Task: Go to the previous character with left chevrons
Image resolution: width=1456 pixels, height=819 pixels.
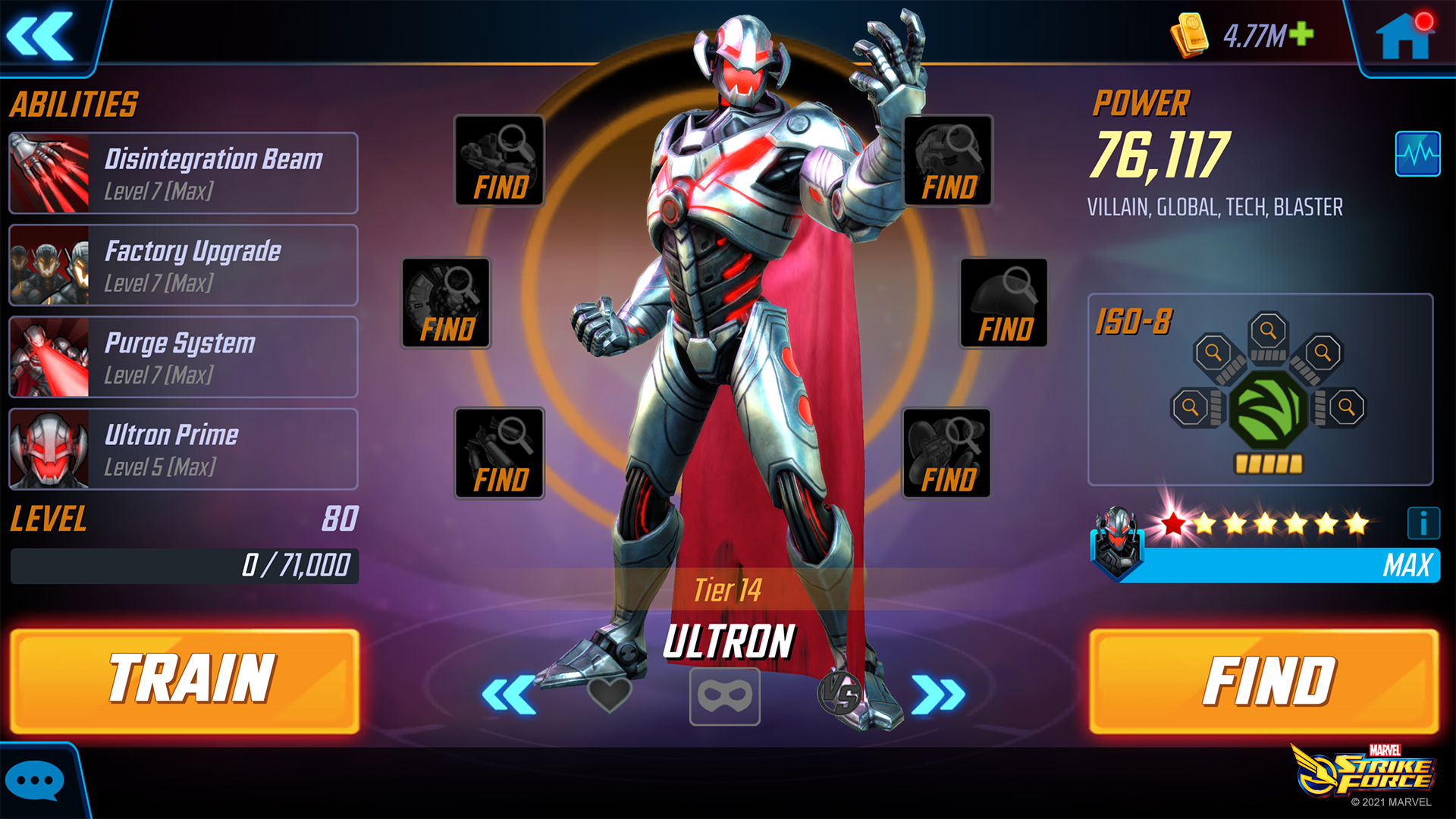Action: (x=509, y=695)
